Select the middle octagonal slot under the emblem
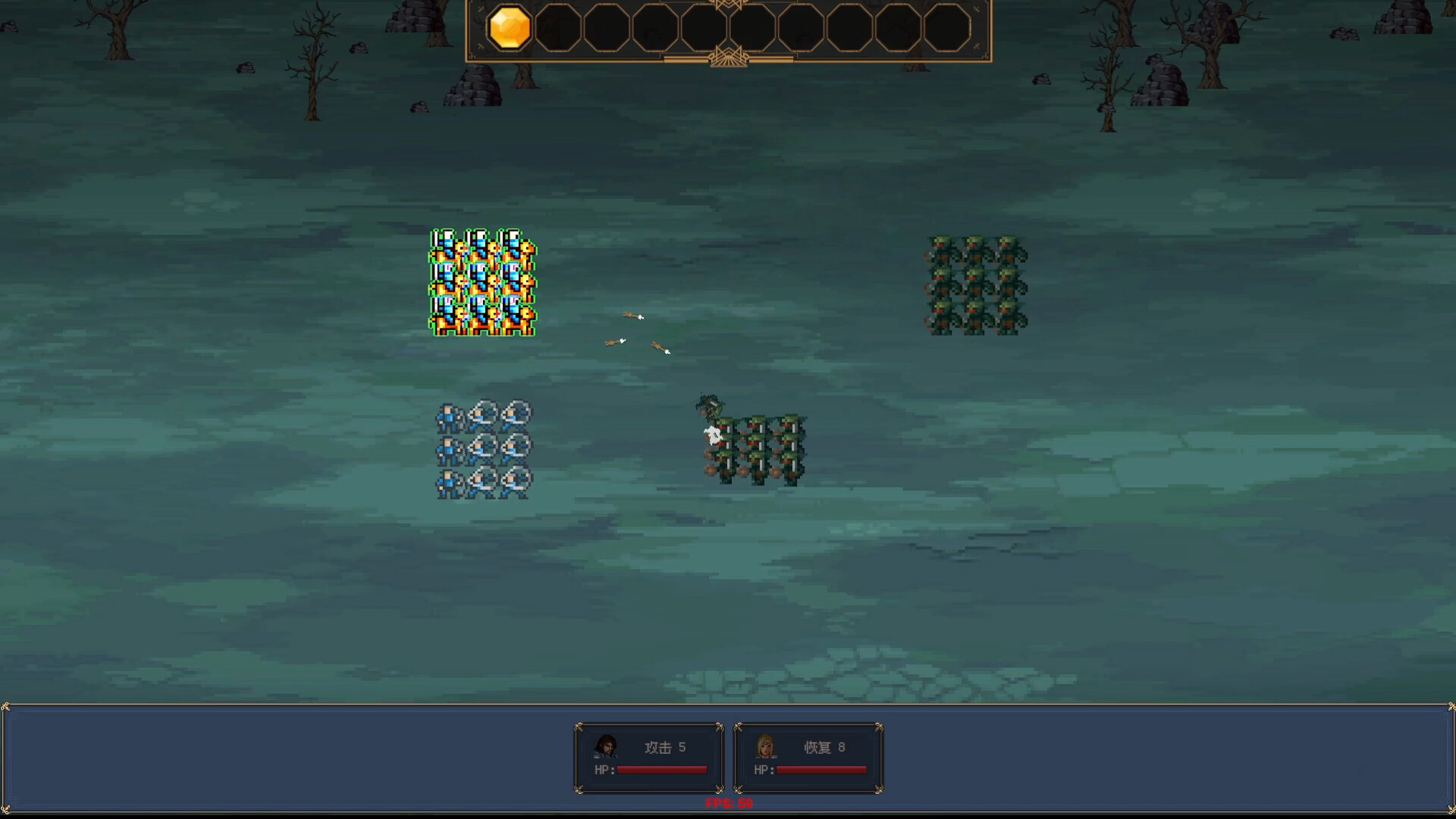Screen dimensions: 1456x819 click(x=704, y=29)
